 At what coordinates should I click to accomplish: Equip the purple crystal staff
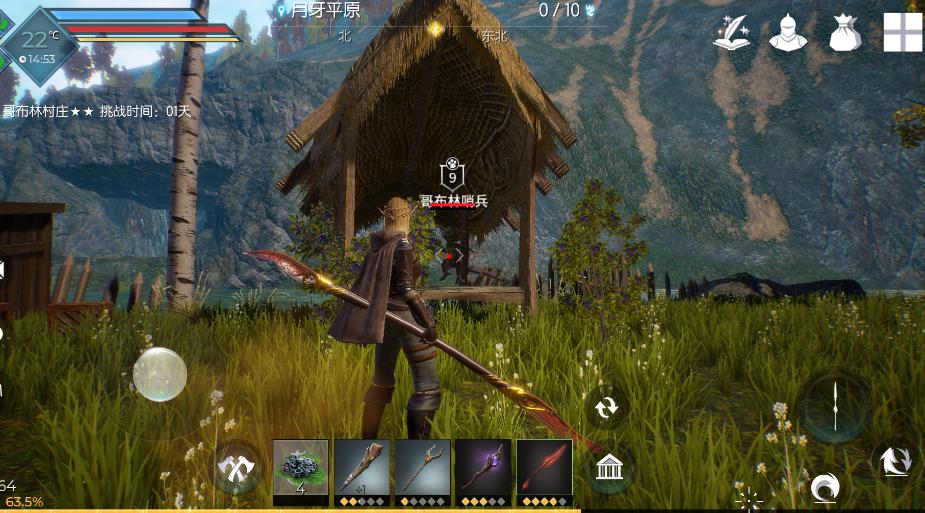click(x=483, y=467)
